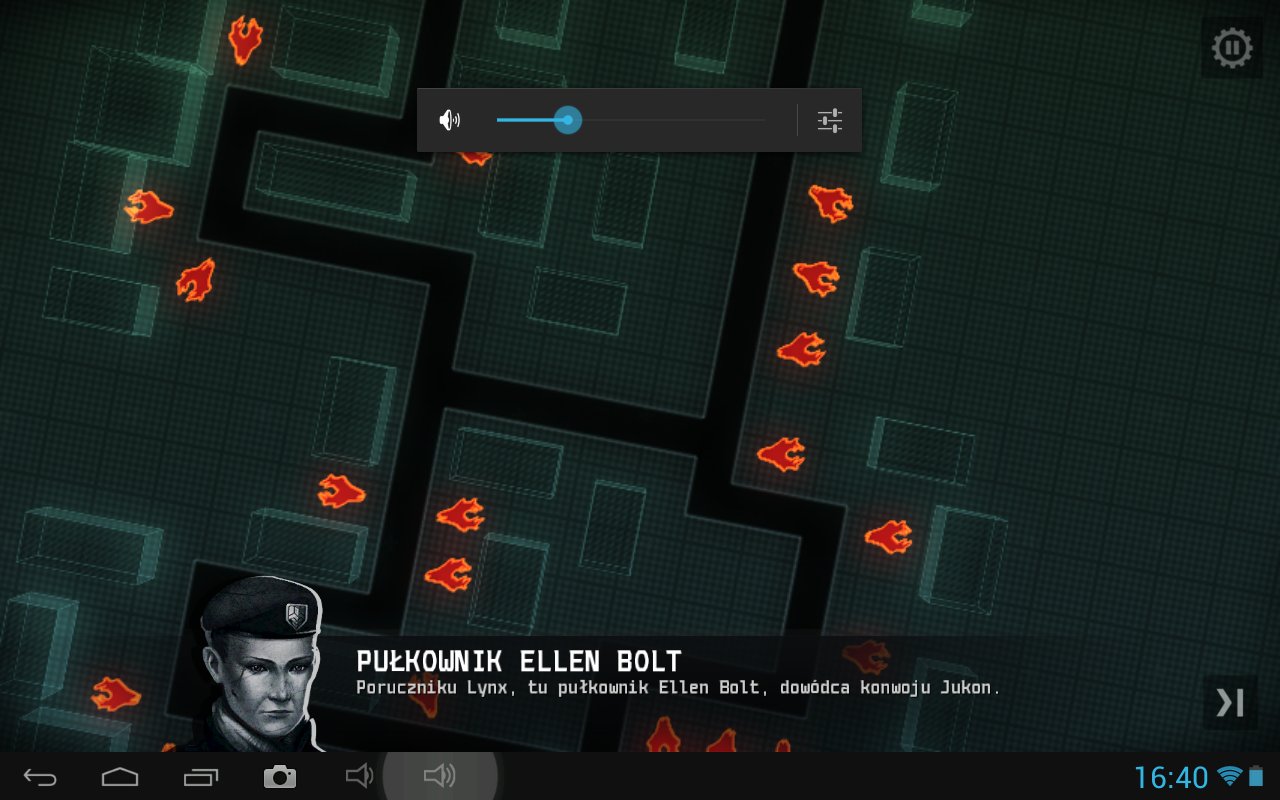Click the volume slider handle
Image resolution: width=1280 pixels, height=800 pixels.
pyautogui.click(x=568, y=120)
